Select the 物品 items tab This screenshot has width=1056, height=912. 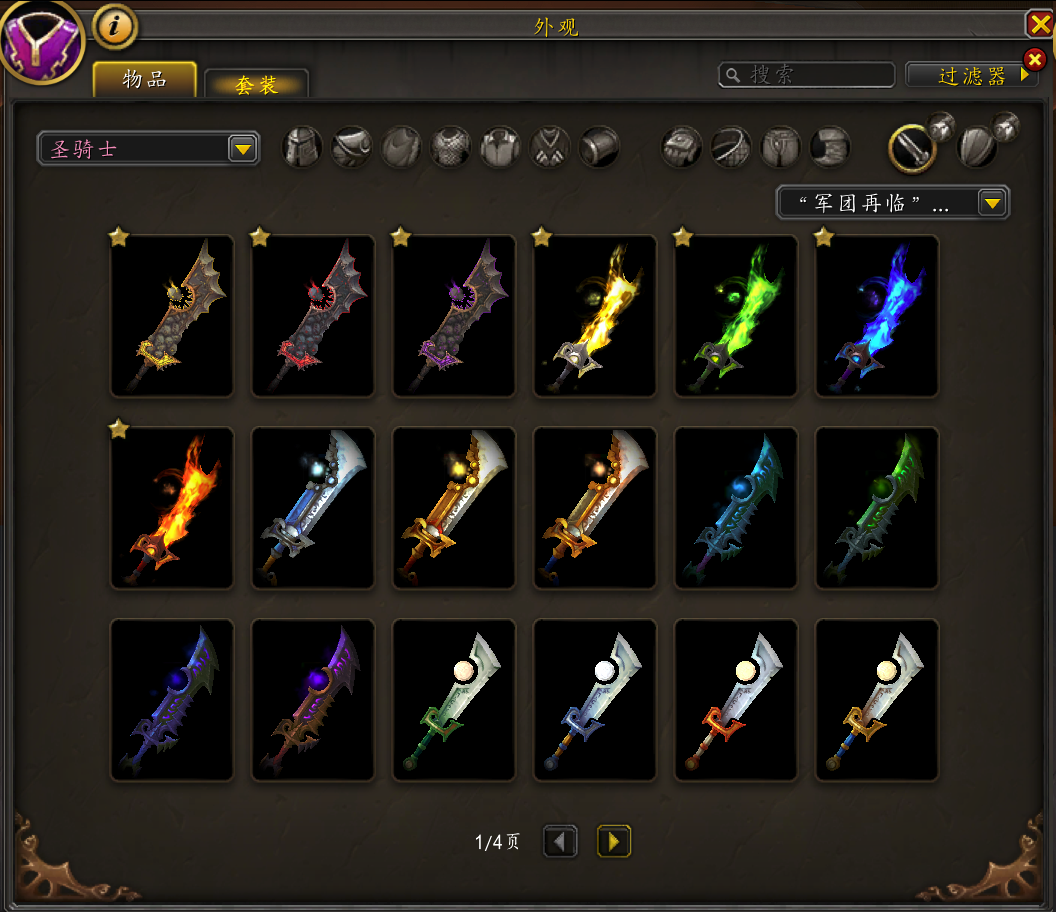[145, 80]
